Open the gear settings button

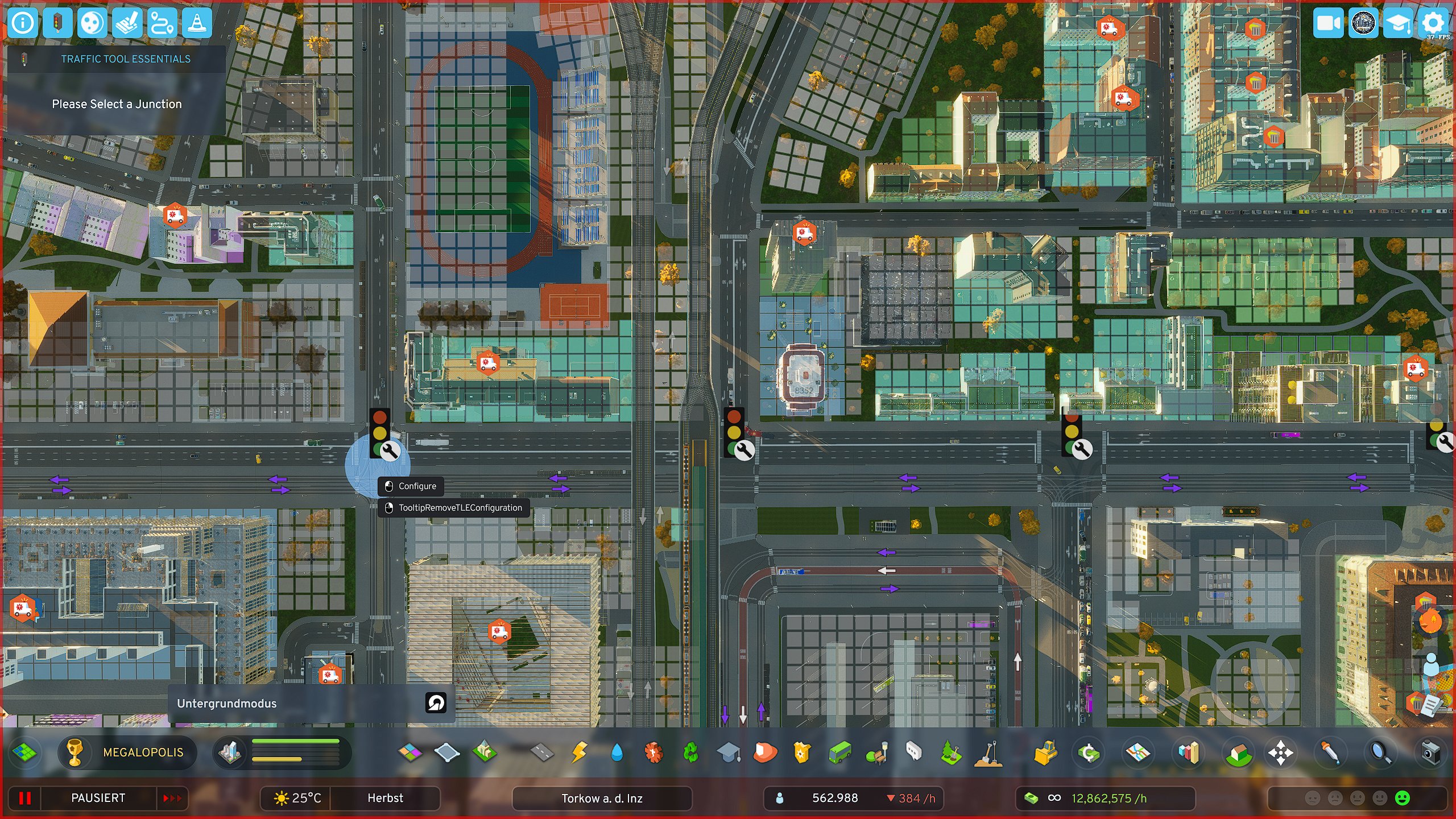[x=1432, y=23]
